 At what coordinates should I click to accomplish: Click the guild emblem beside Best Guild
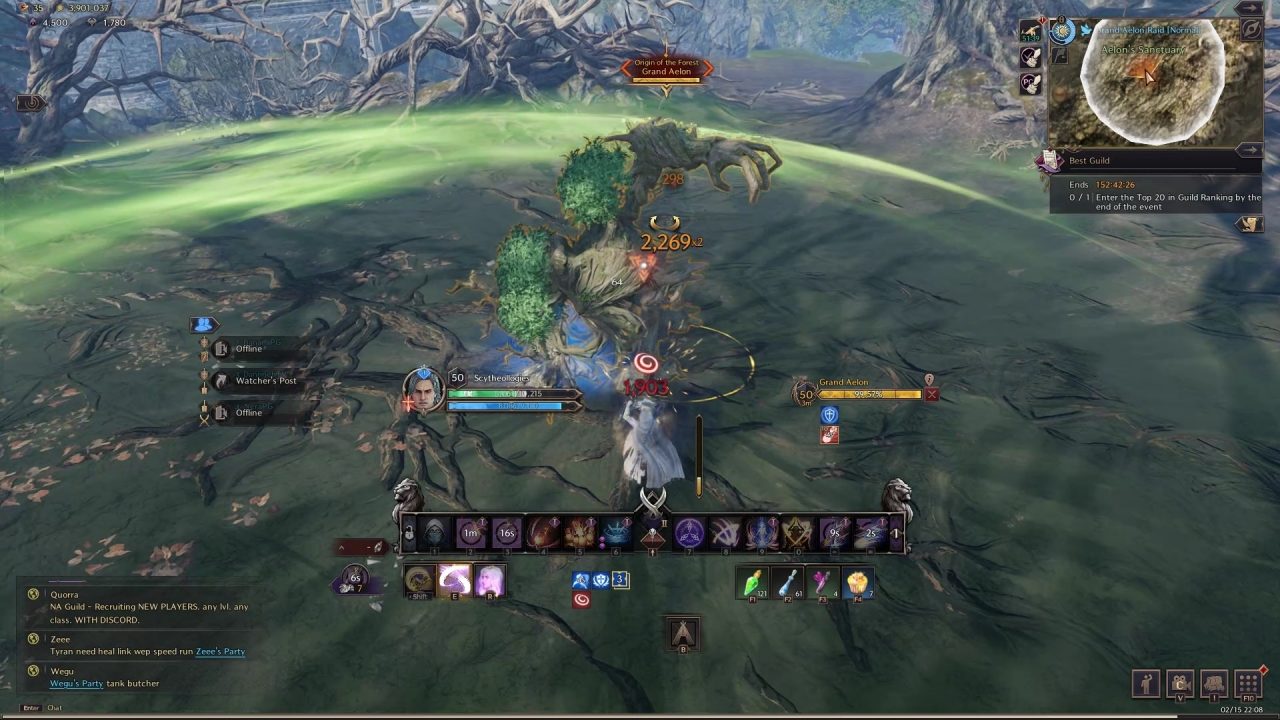pos(1048,162)
